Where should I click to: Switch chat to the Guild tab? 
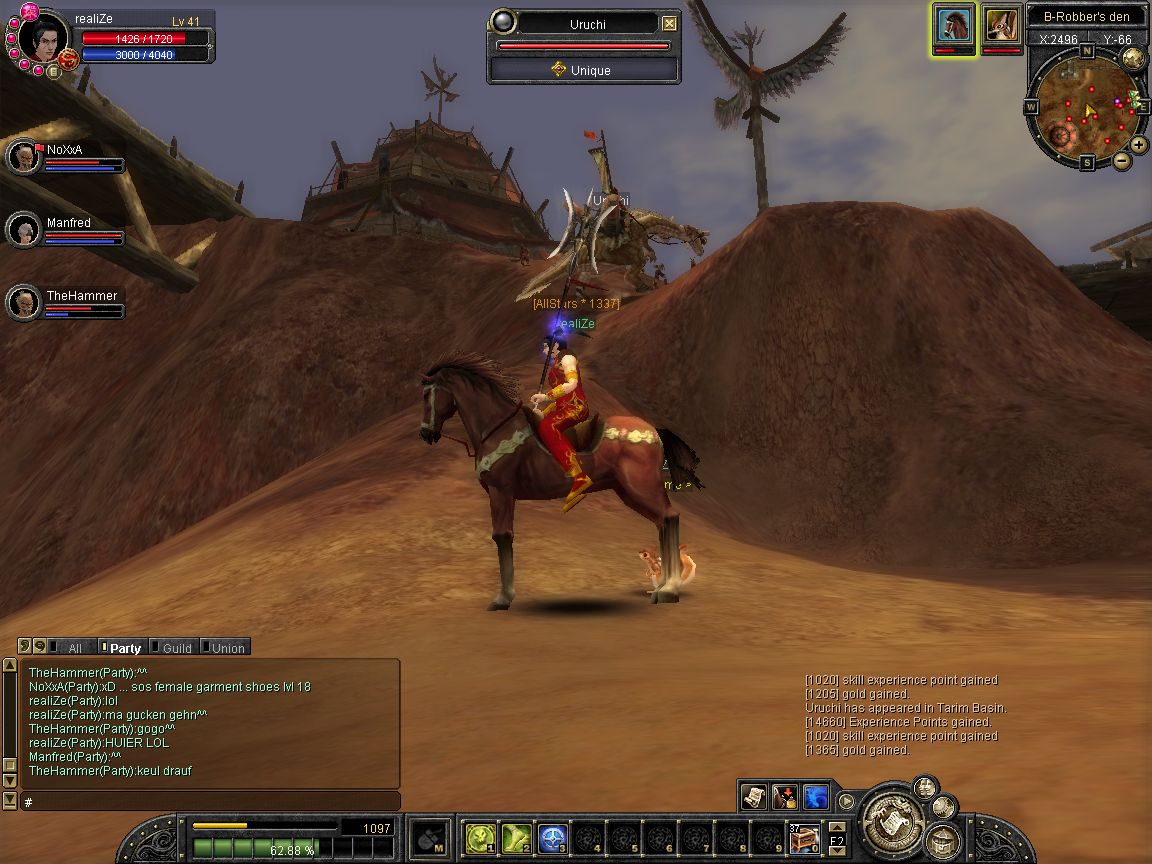tap(172, 648)
